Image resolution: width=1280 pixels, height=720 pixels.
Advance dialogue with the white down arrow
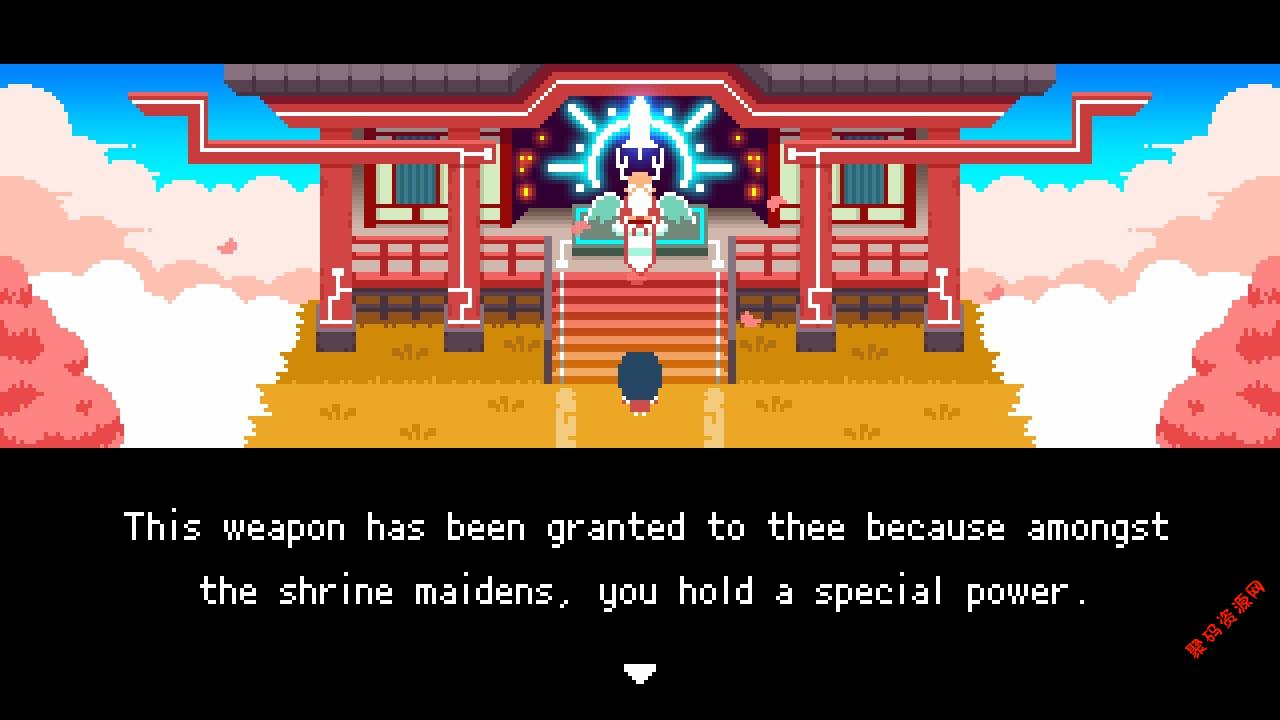pyautogui.click(x=639, y=673)
